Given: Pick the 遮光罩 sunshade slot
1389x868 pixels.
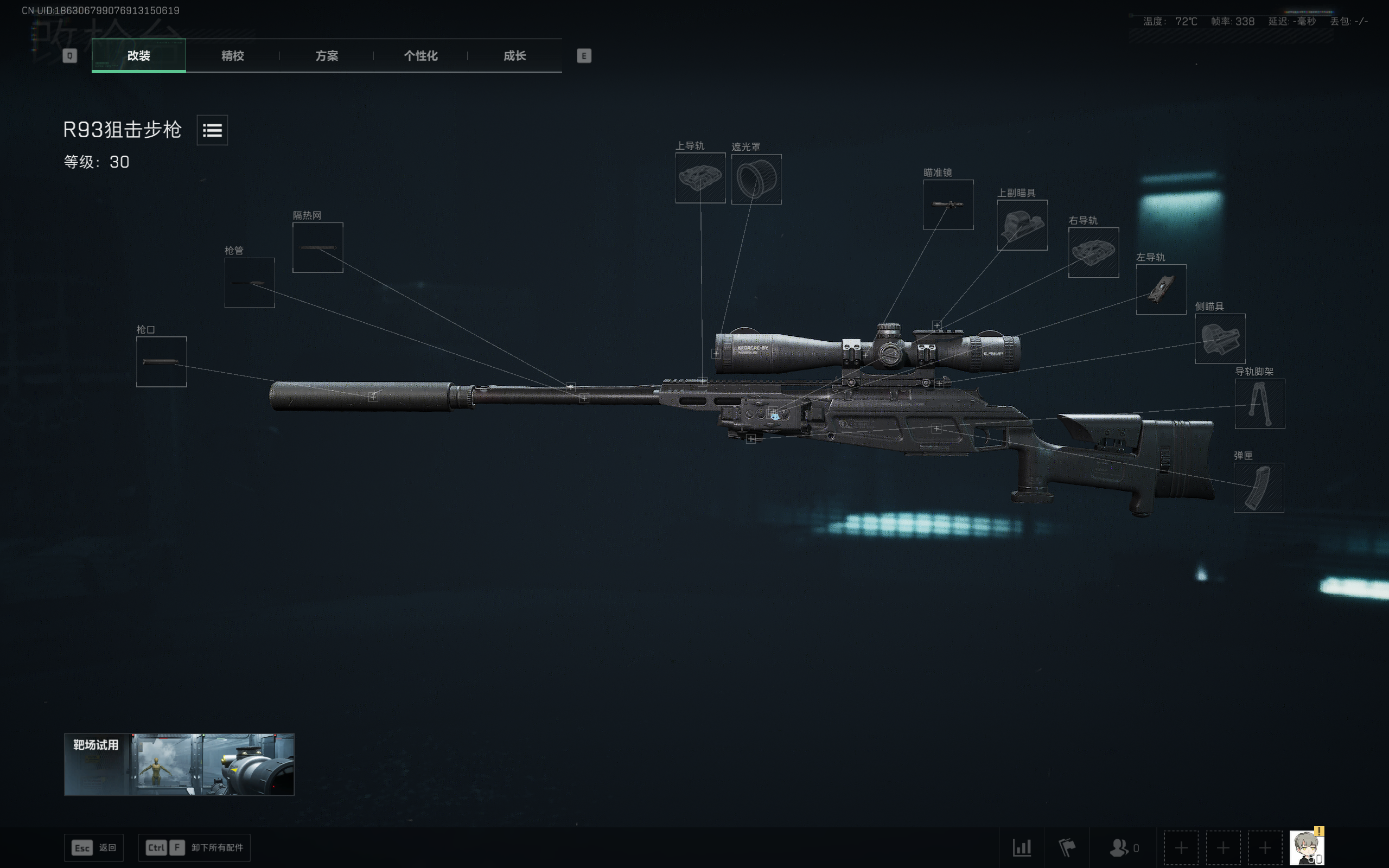Looking at the screenshot, I should tap(756, 178).
